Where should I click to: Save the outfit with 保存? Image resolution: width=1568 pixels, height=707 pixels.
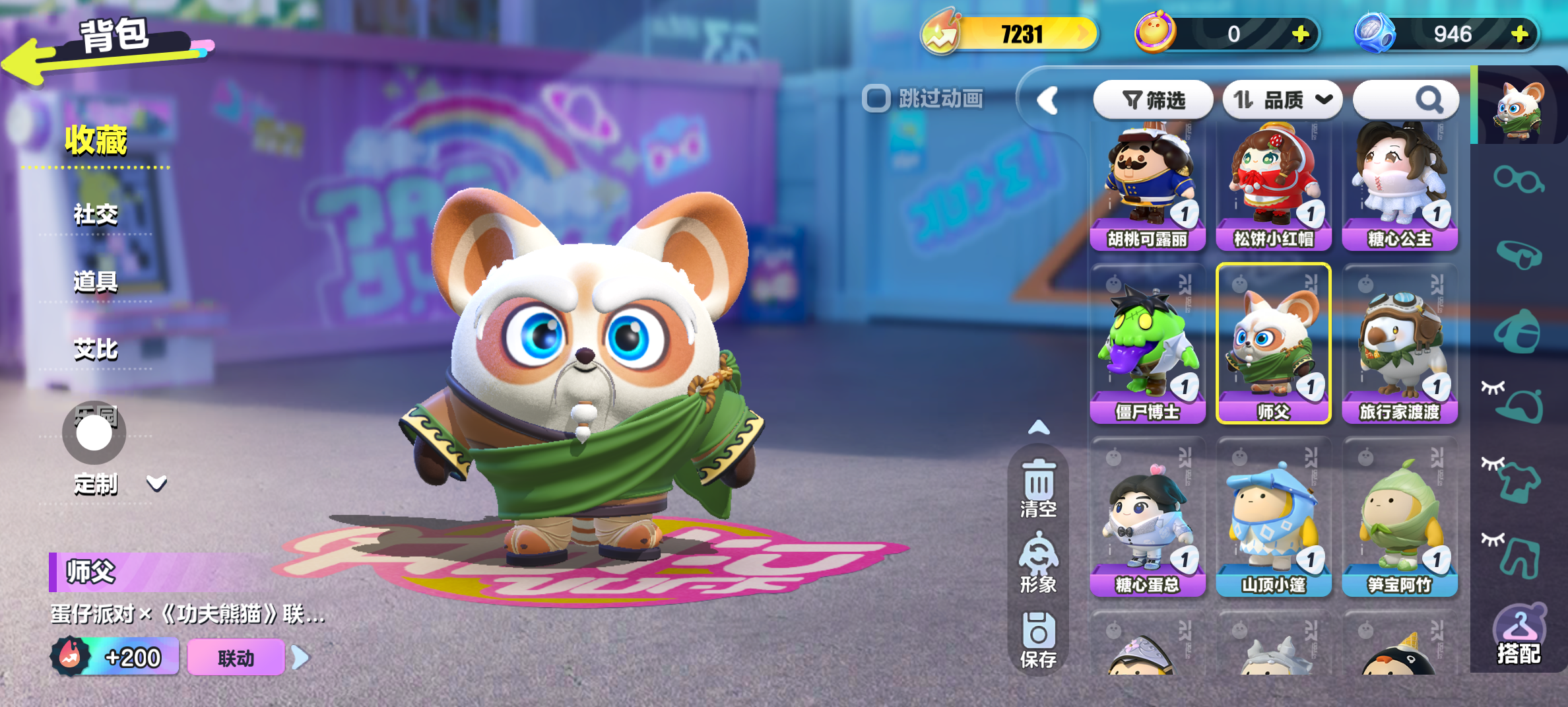1039,639
